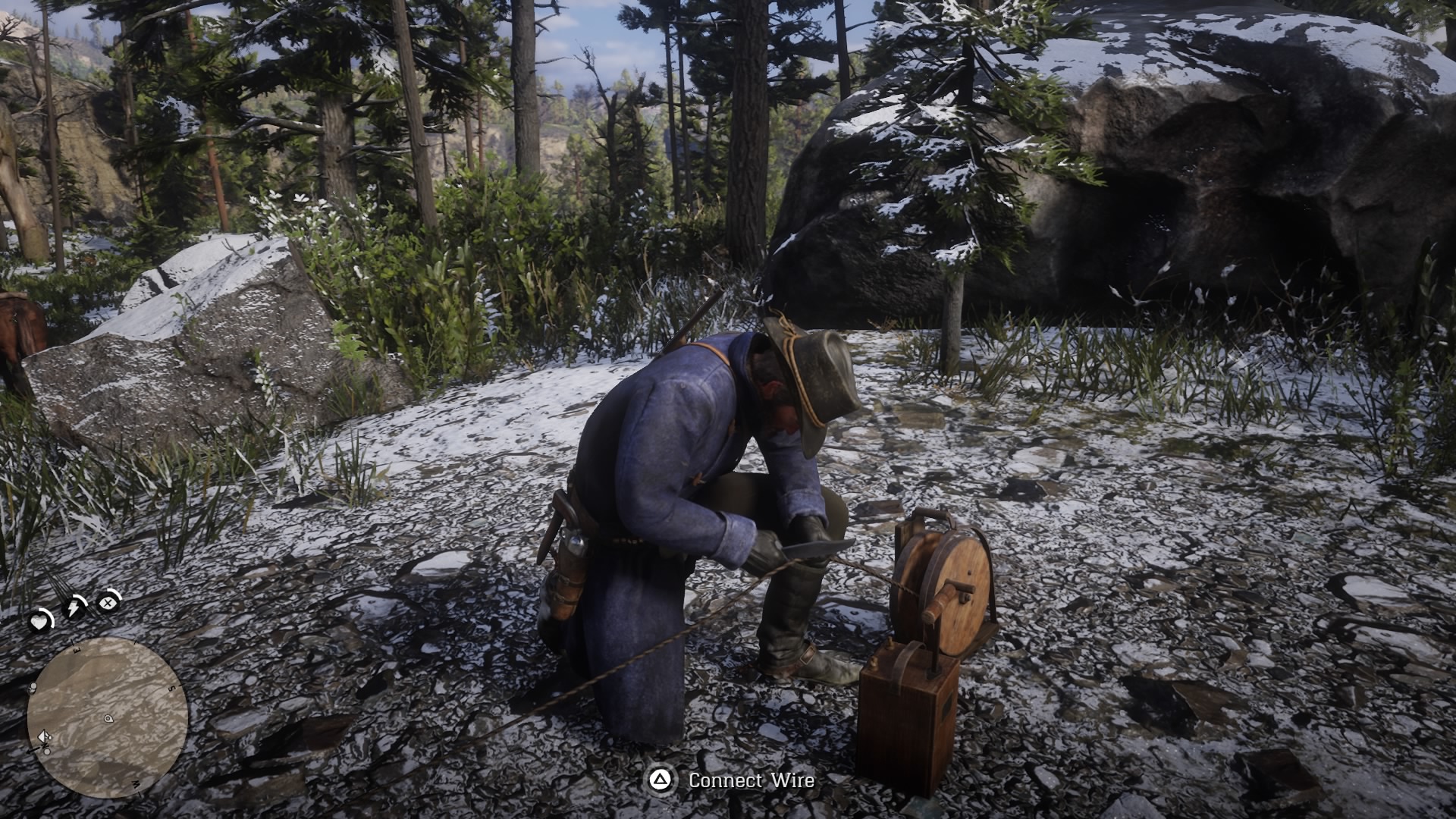1456x819 pixels.
Task: Select the heart health core icon
Action: coord(39,622)
